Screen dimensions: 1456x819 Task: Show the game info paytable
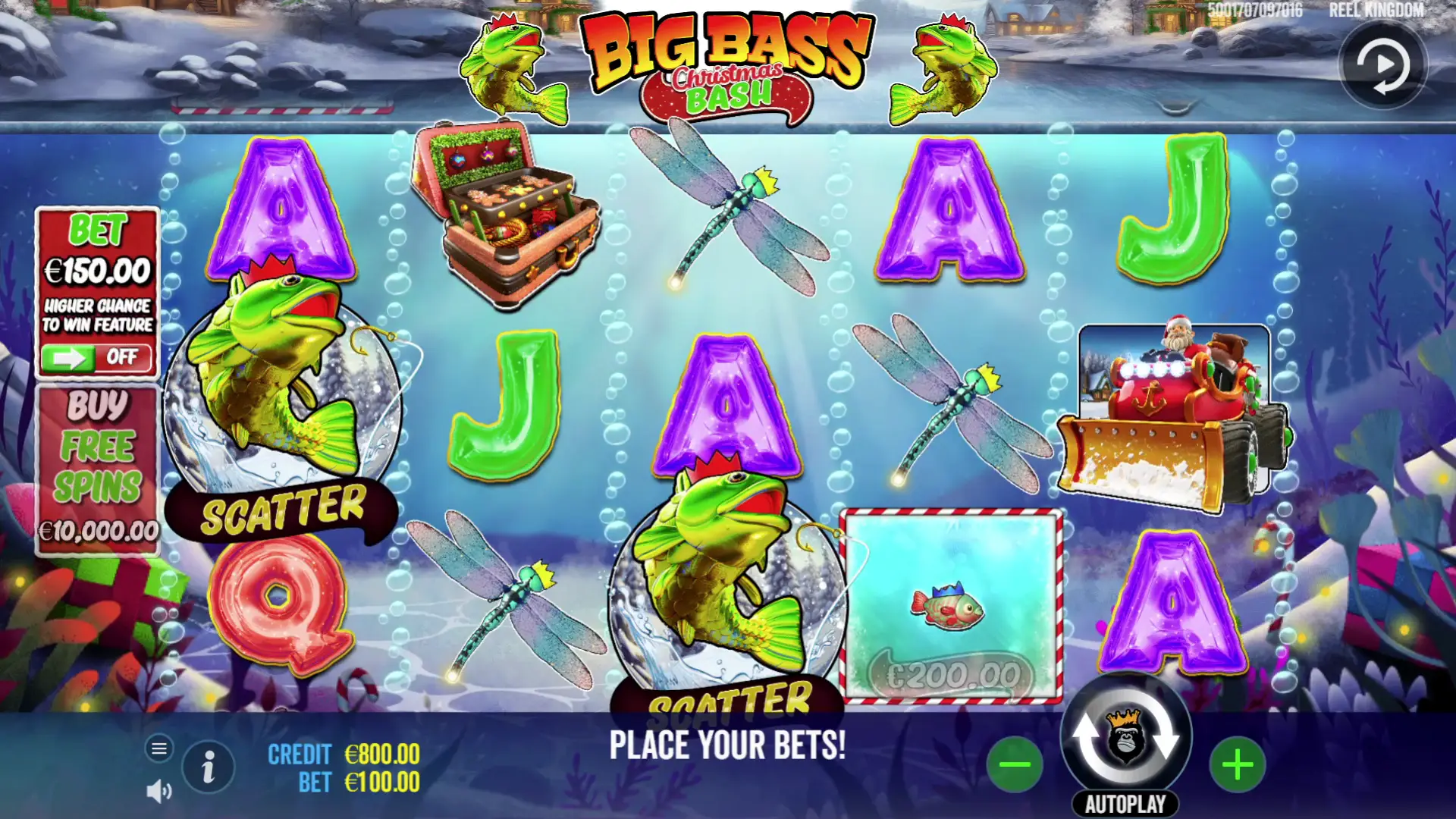click(x=209, y=767)
